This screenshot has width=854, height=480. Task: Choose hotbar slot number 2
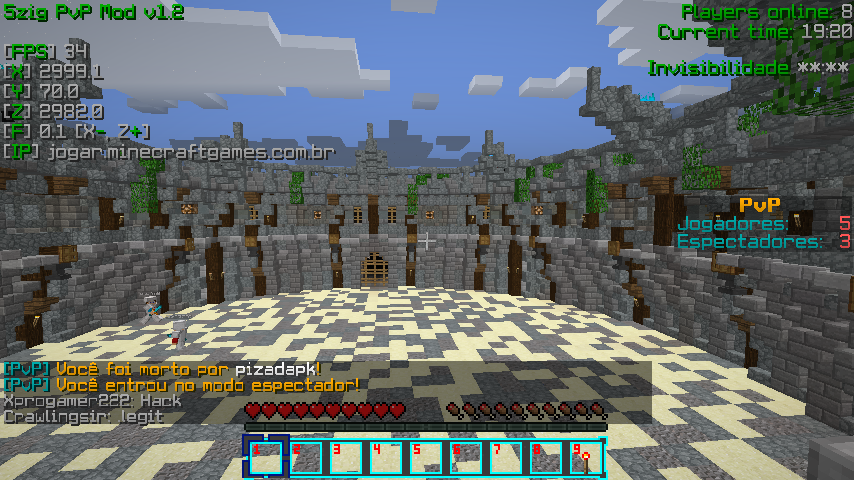point(306,458)
